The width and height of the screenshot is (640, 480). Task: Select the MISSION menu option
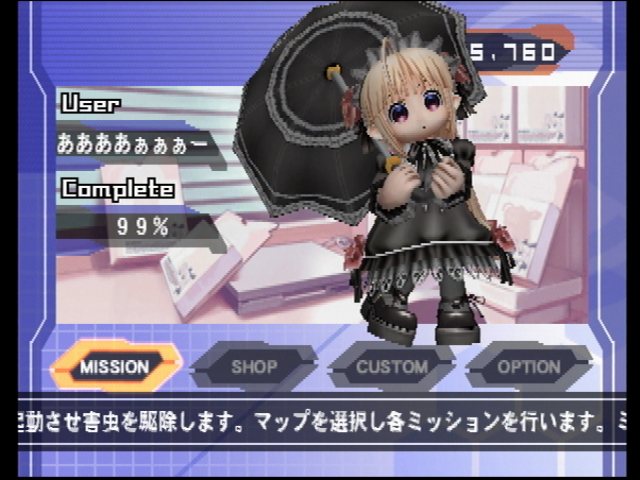pyautogui.click(x=115, y=366)
